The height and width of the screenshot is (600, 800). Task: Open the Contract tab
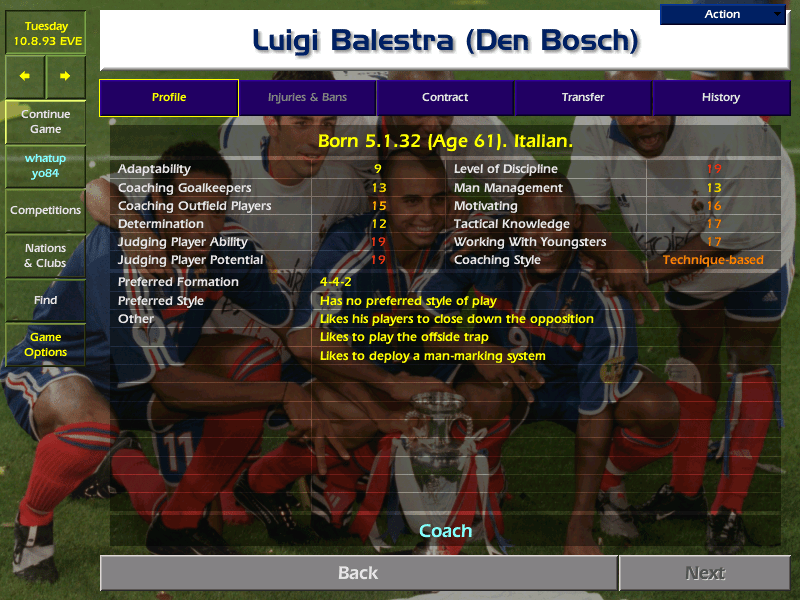(445, 98)
